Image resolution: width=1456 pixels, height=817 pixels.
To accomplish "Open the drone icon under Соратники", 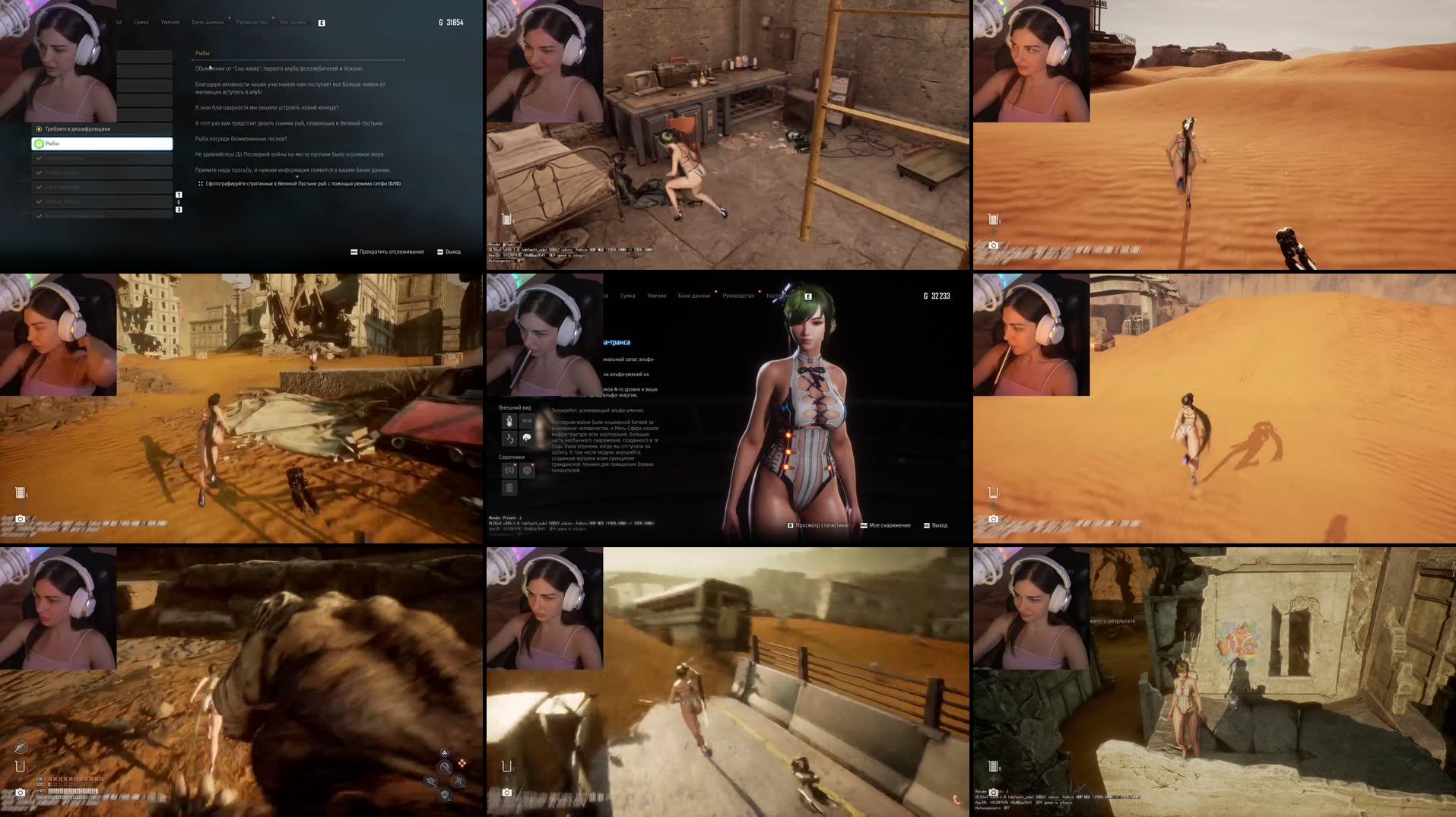I will (x=510, y=470).
